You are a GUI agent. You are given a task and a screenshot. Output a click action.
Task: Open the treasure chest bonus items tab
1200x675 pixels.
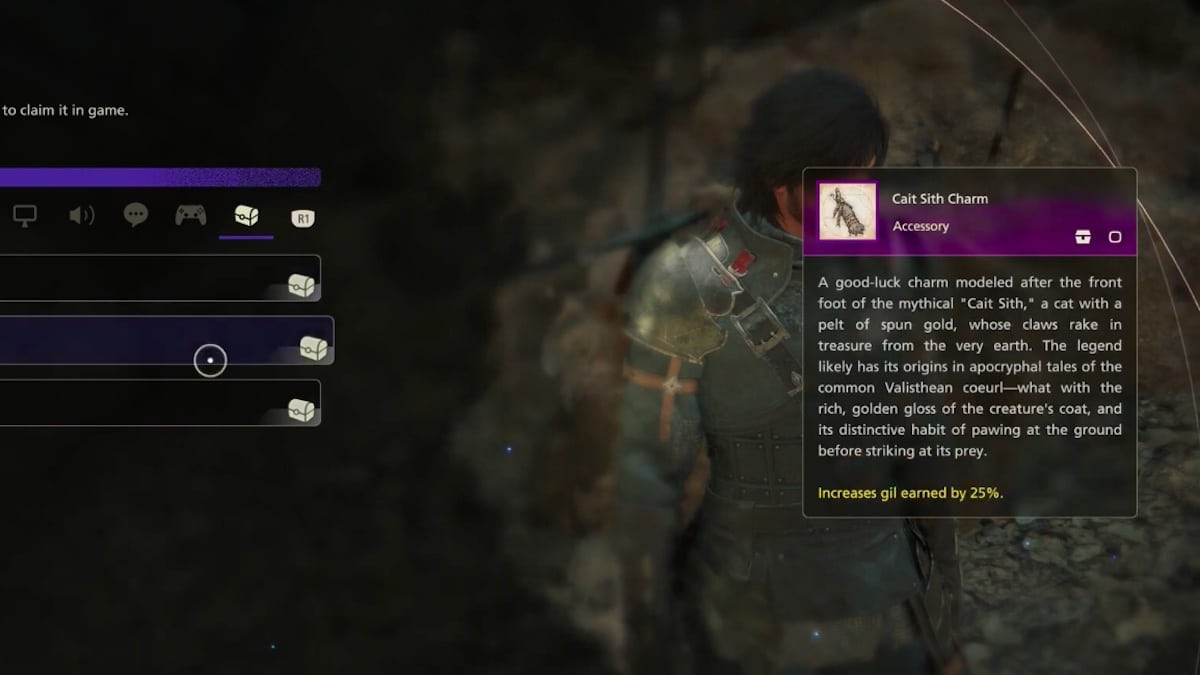point(246,215)
